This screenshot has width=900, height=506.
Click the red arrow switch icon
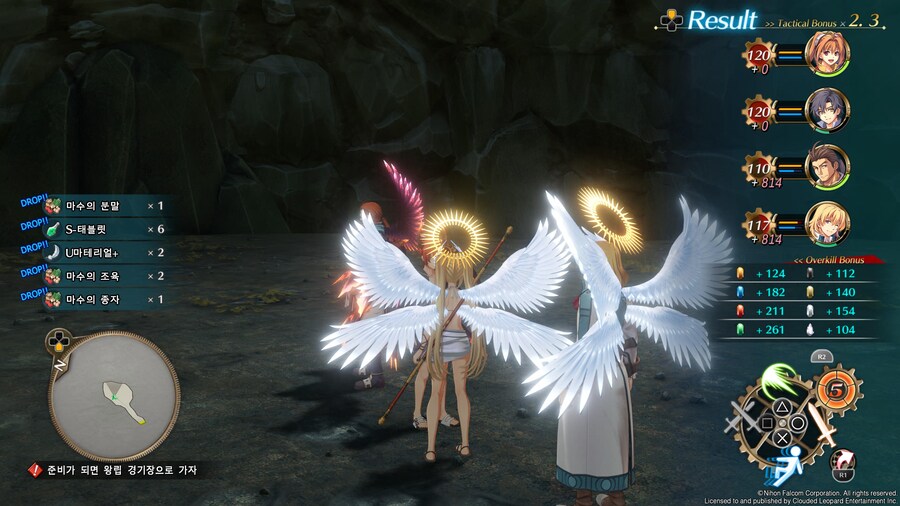(843, 459)
